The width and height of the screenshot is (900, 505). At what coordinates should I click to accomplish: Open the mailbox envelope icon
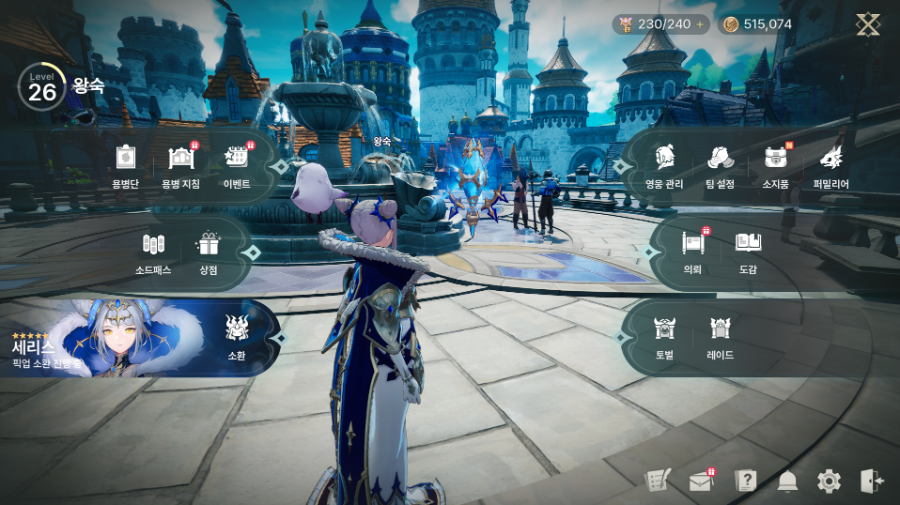coord(701,481)
